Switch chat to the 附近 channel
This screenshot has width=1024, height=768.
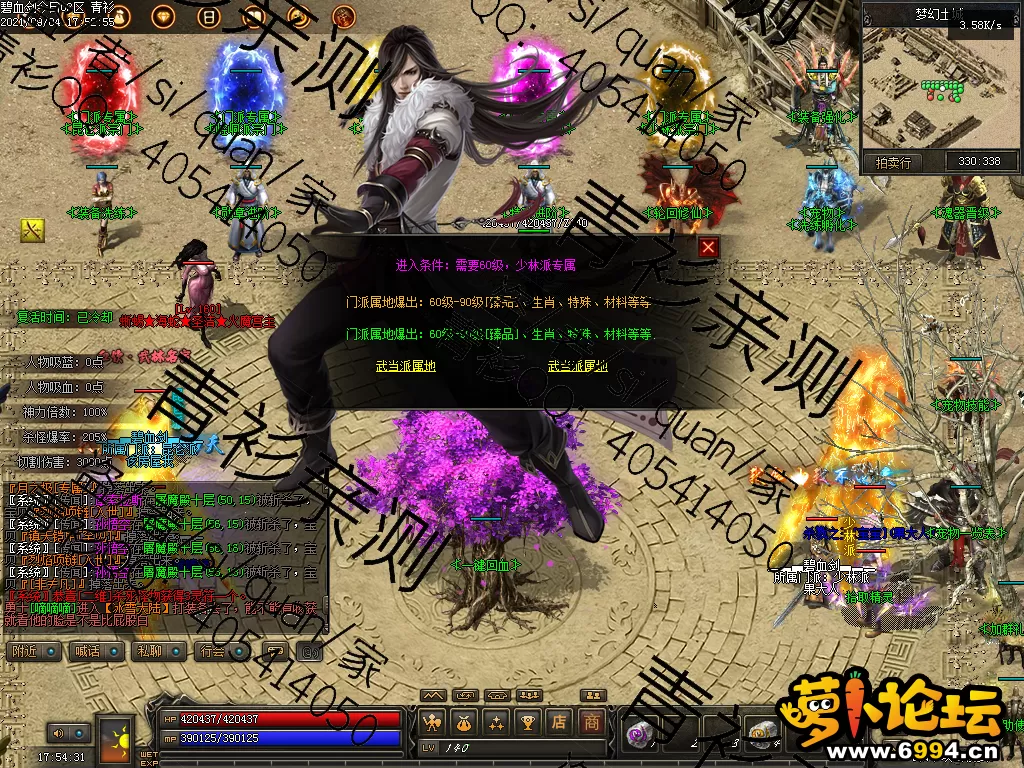pos(34,651)
